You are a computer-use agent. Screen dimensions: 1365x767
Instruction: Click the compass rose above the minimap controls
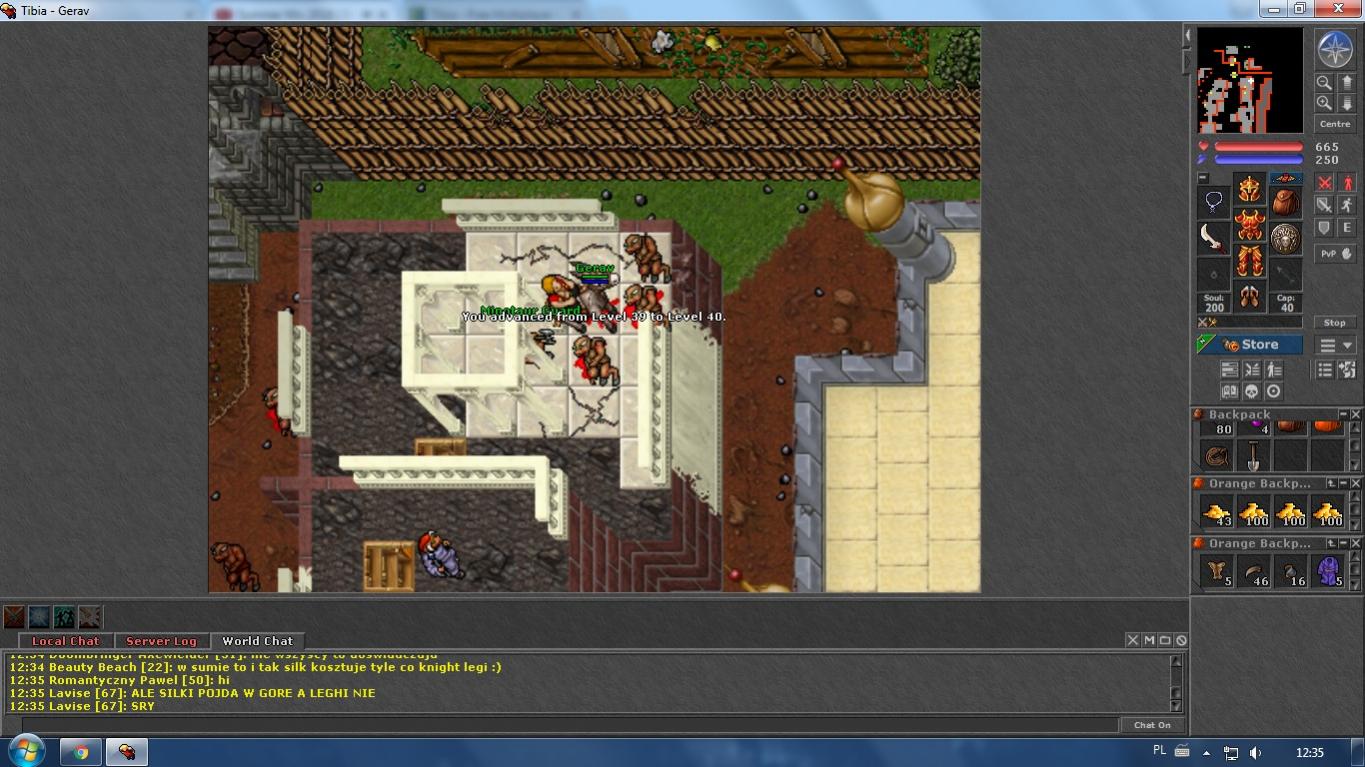[x=1335, y=50]
